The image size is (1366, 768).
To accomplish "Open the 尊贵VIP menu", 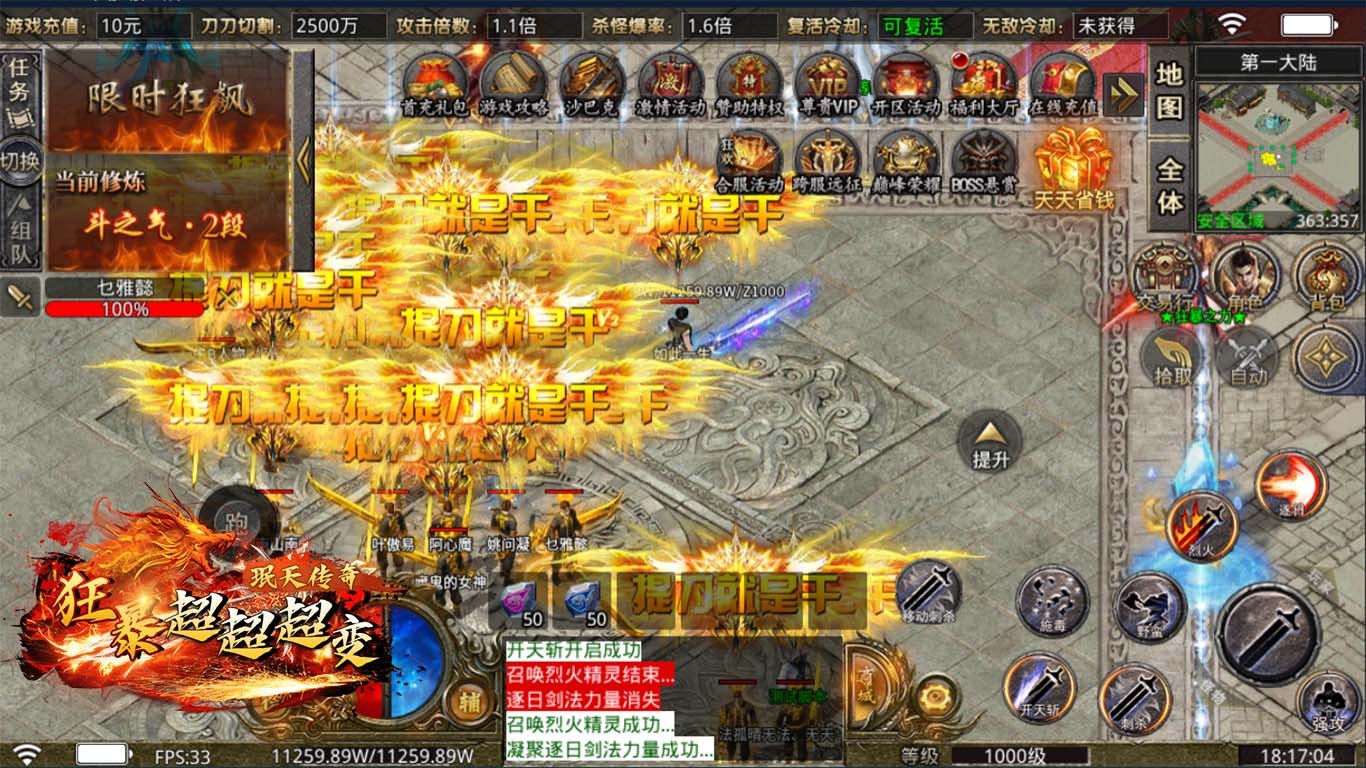I will pos(828,82).
